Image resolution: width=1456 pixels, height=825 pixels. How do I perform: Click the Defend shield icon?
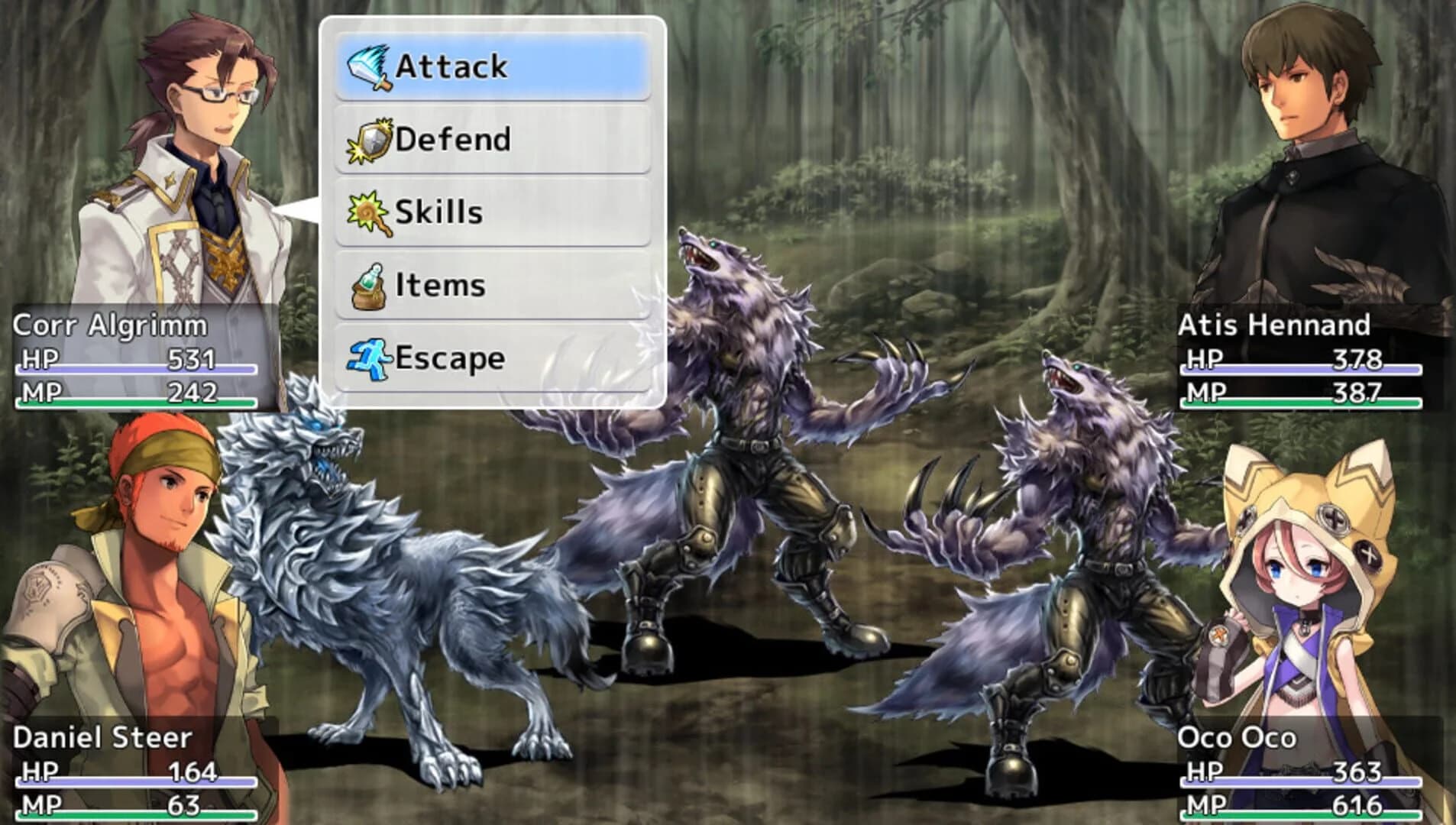[x=369, y=139]
